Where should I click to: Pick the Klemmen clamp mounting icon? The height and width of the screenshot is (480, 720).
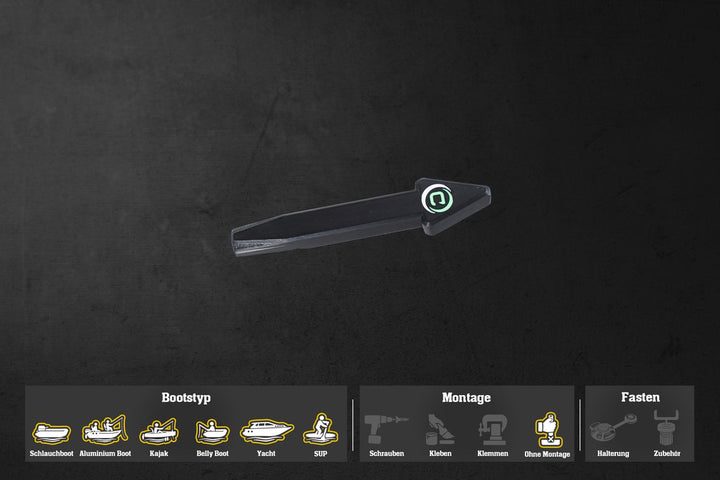(x=493, y=430)
